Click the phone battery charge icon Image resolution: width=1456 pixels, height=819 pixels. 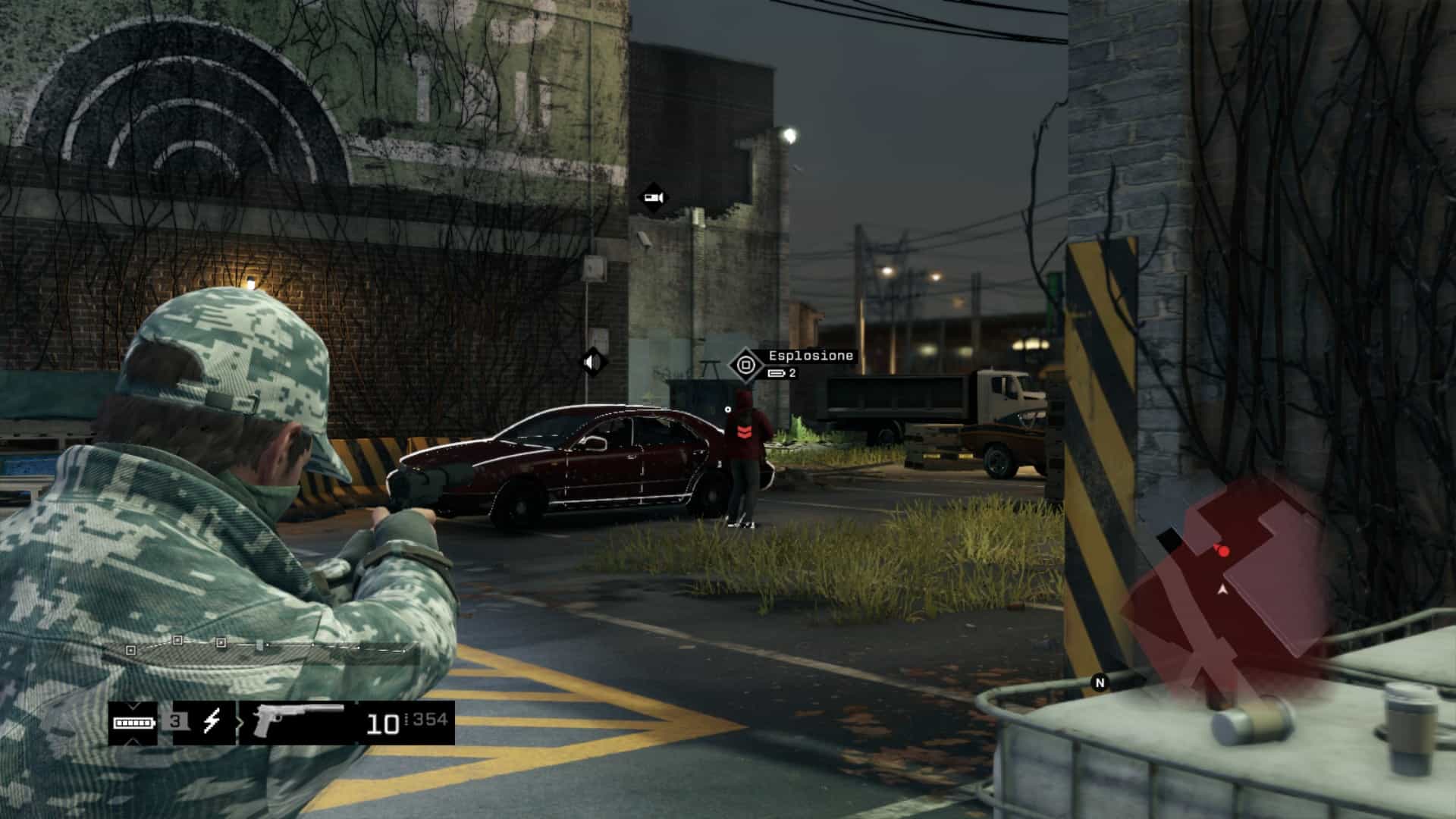133,722
